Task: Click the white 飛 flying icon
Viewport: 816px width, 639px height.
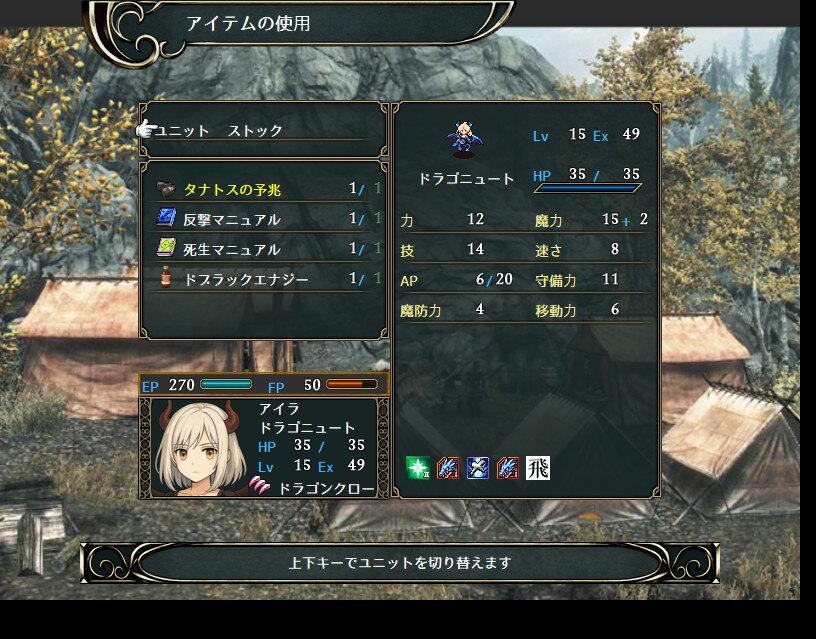Action: pyautogui.click(x=538, y=467)
